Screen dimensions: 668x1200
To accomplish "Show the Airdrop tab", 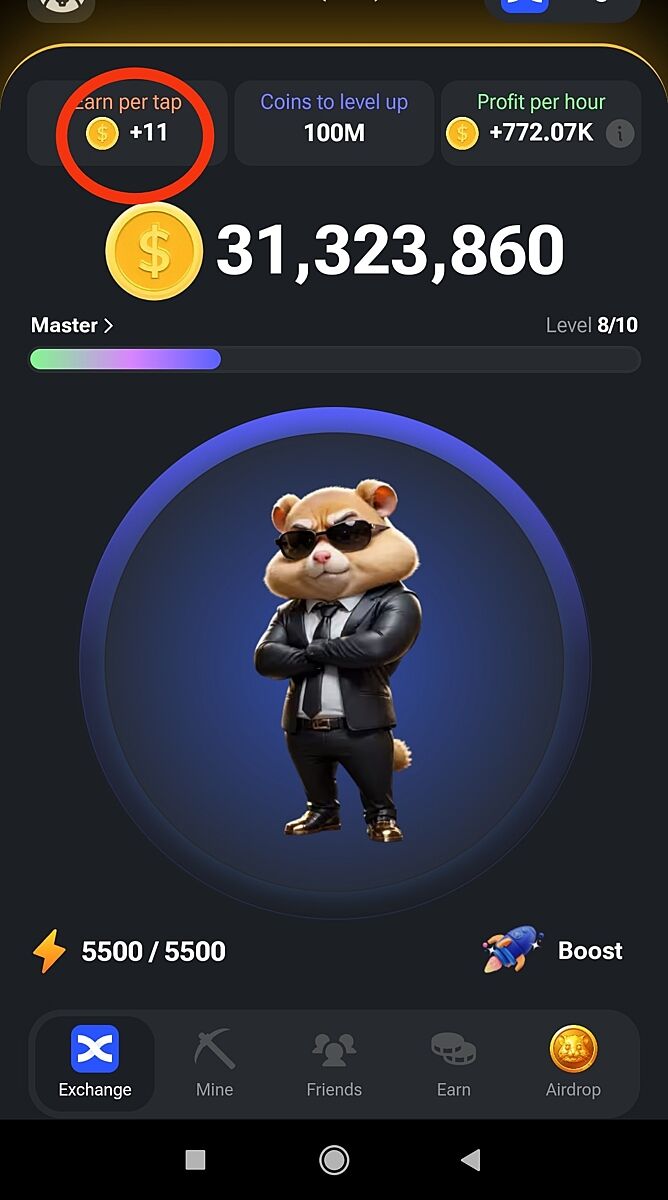I will pyautogui.click(x=573, y=1063).
